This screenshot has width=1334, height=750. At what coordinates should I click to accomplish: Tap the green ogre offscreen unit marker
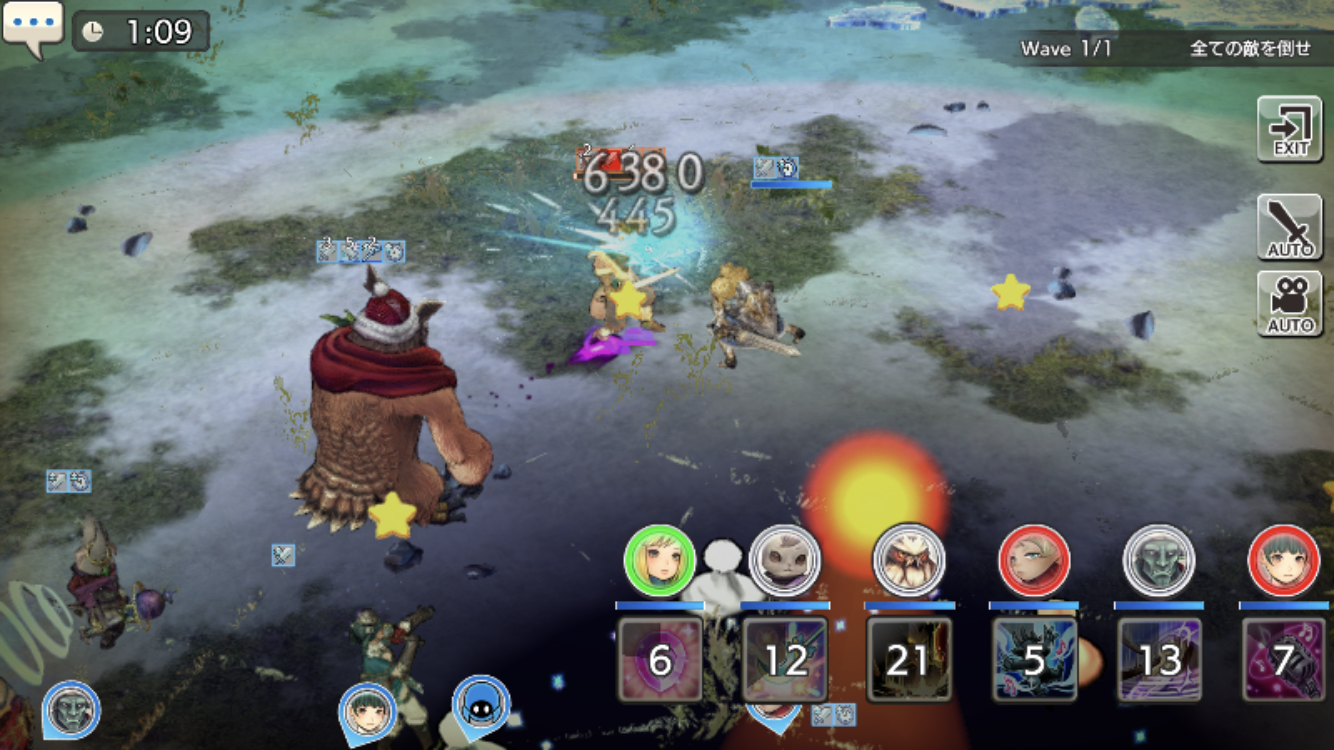click(x=72, y=709)
